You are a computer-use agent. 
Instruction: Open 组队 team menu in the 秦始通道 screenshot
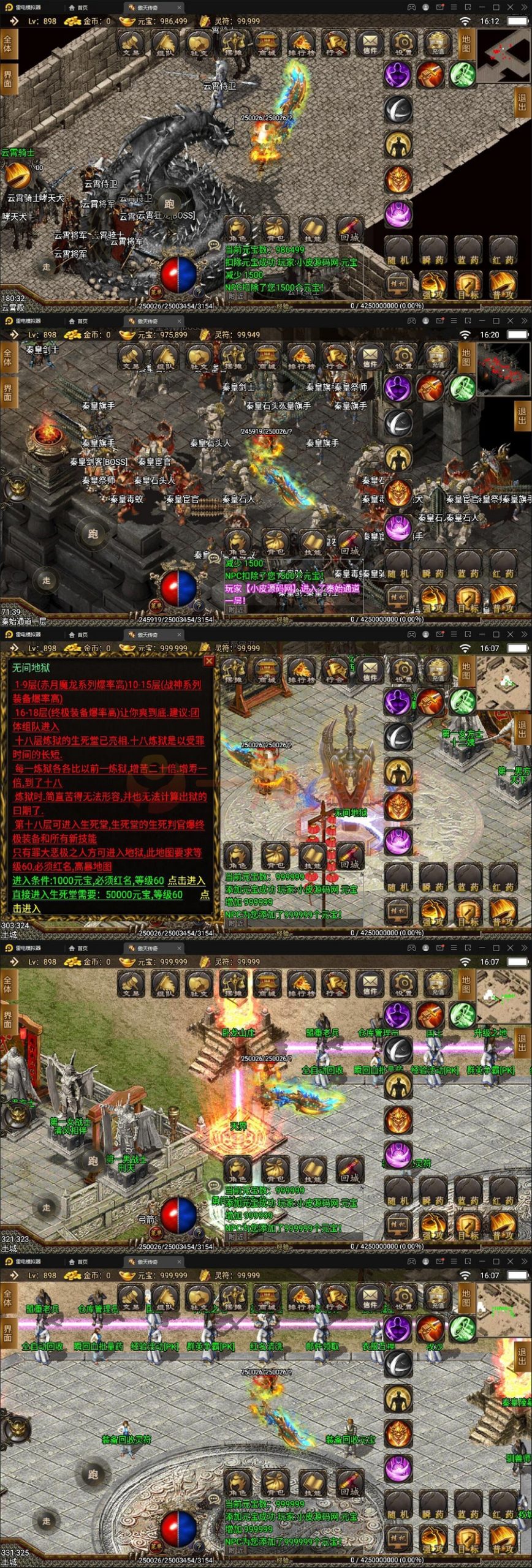[x=164, y=358]
